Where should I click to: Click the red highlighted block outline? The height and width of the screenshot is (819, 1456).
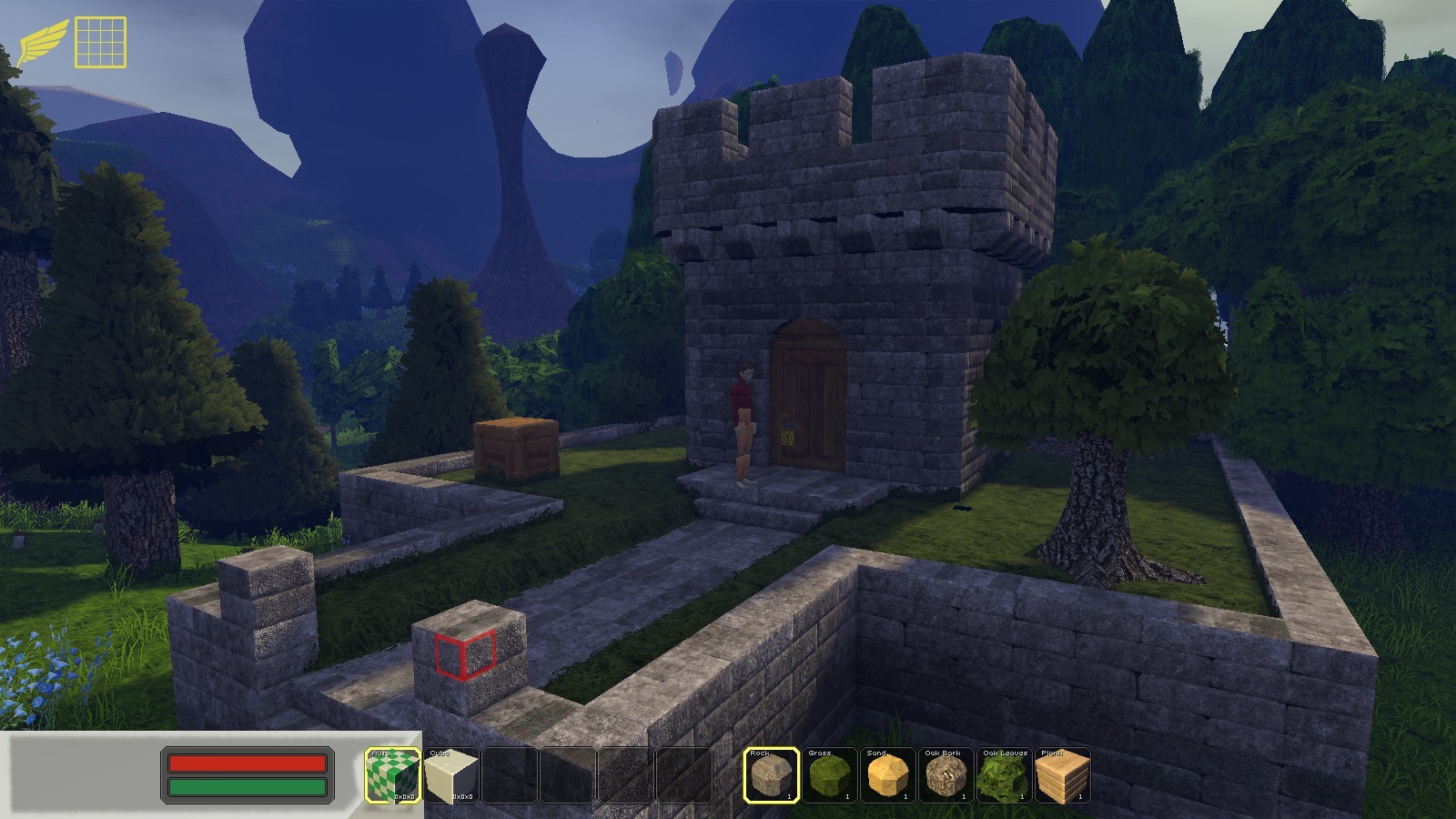tap(464, 654)
